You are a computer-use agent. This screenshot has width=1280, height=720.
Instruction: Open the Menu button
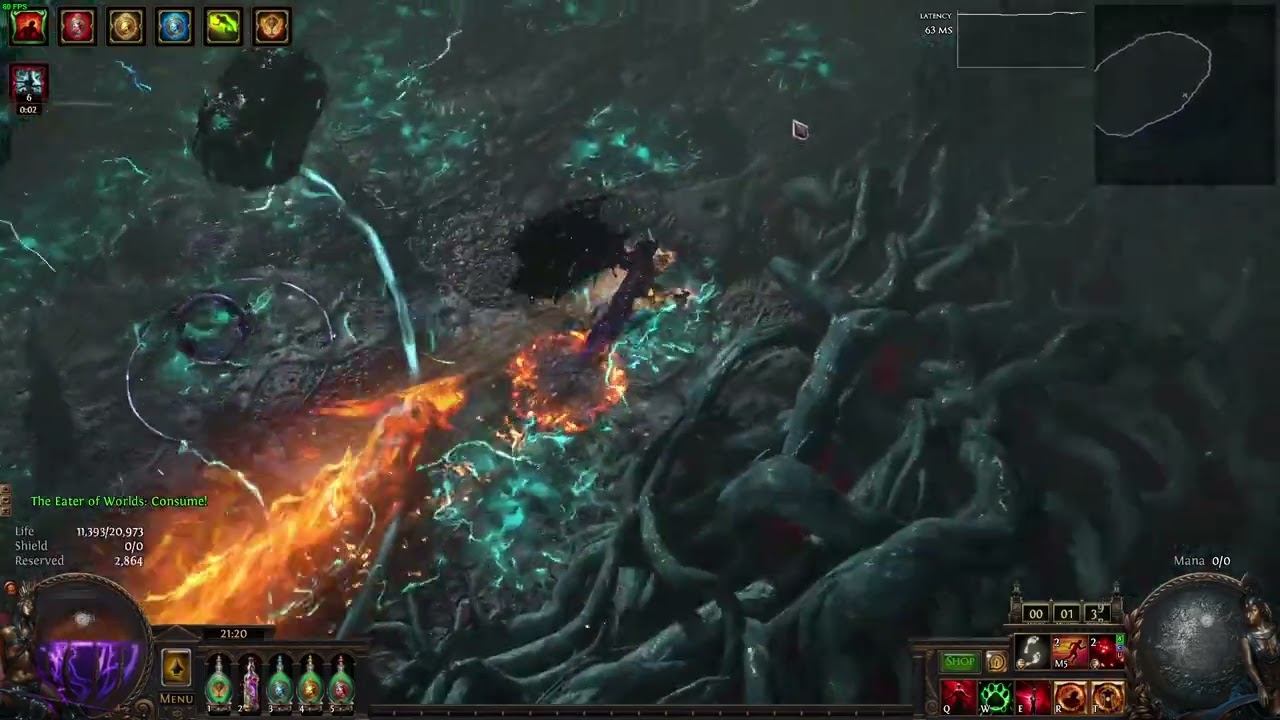pos(176,699)
